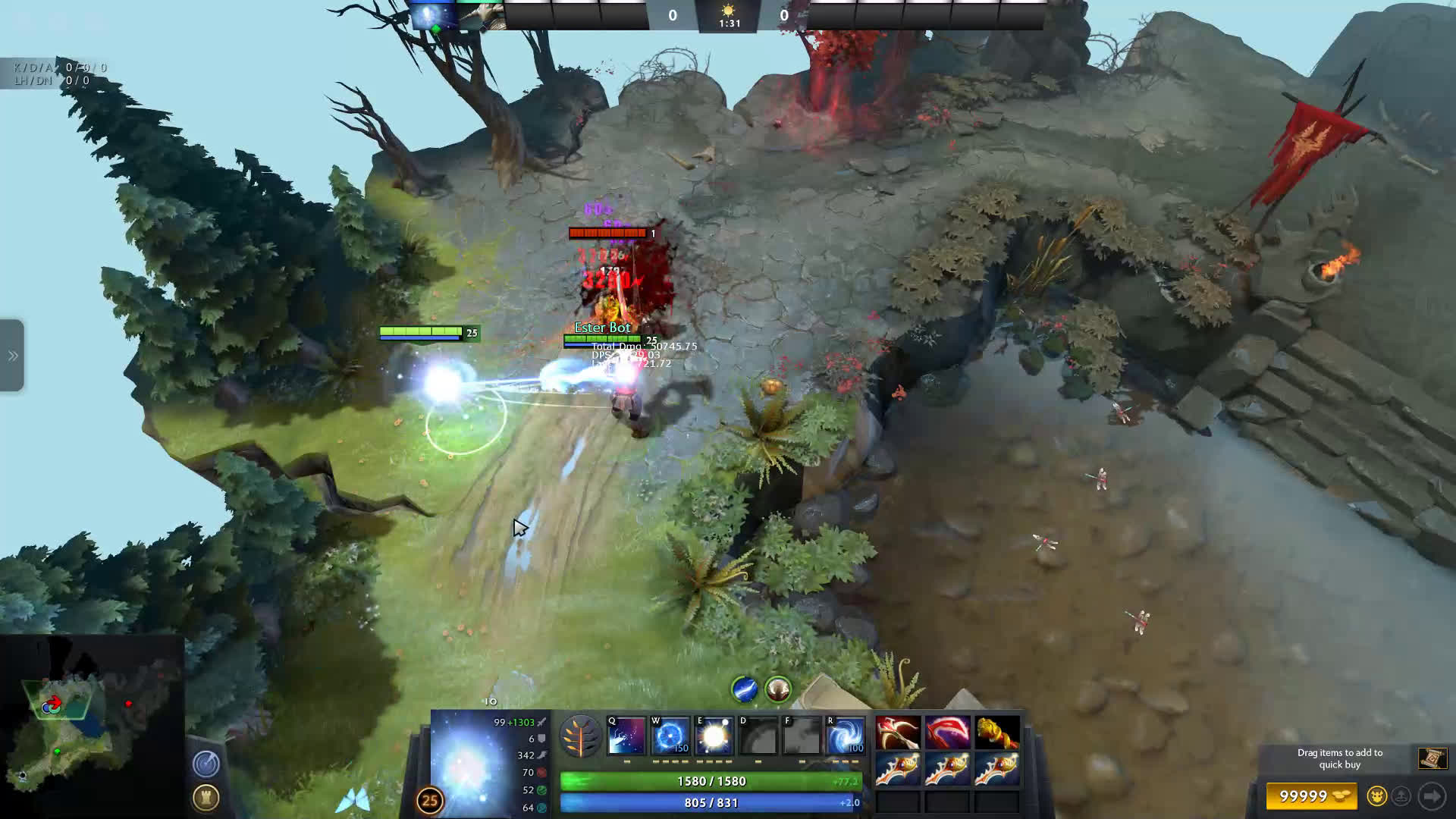Cast Io's Tether ability
Screen dimensions: 1456x819
click(x=626, y=736)
